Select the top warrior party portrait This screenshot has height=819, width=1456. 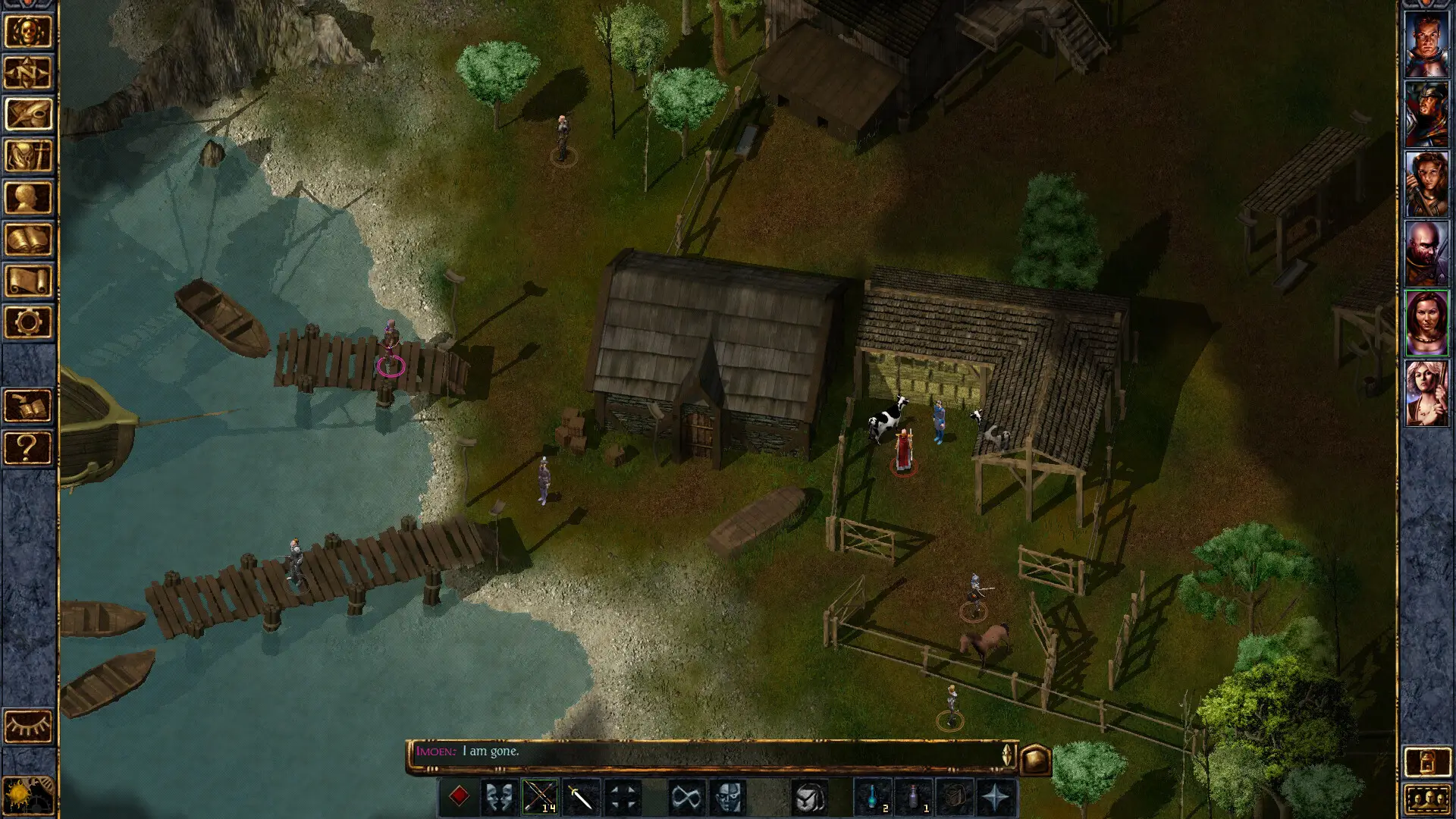[x=1426, y=44]
